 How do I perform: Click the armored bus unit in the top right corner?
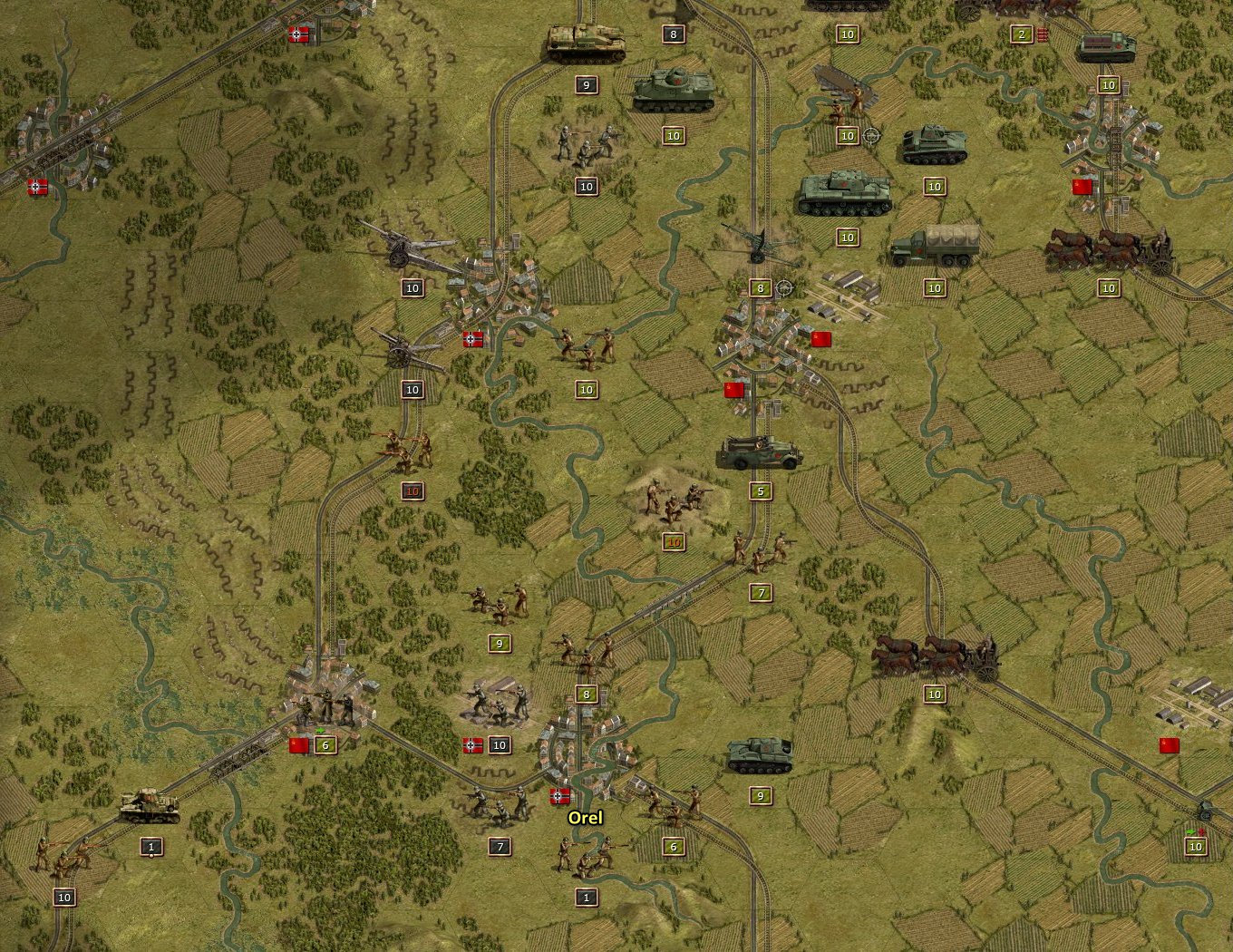pos(1106,45)
